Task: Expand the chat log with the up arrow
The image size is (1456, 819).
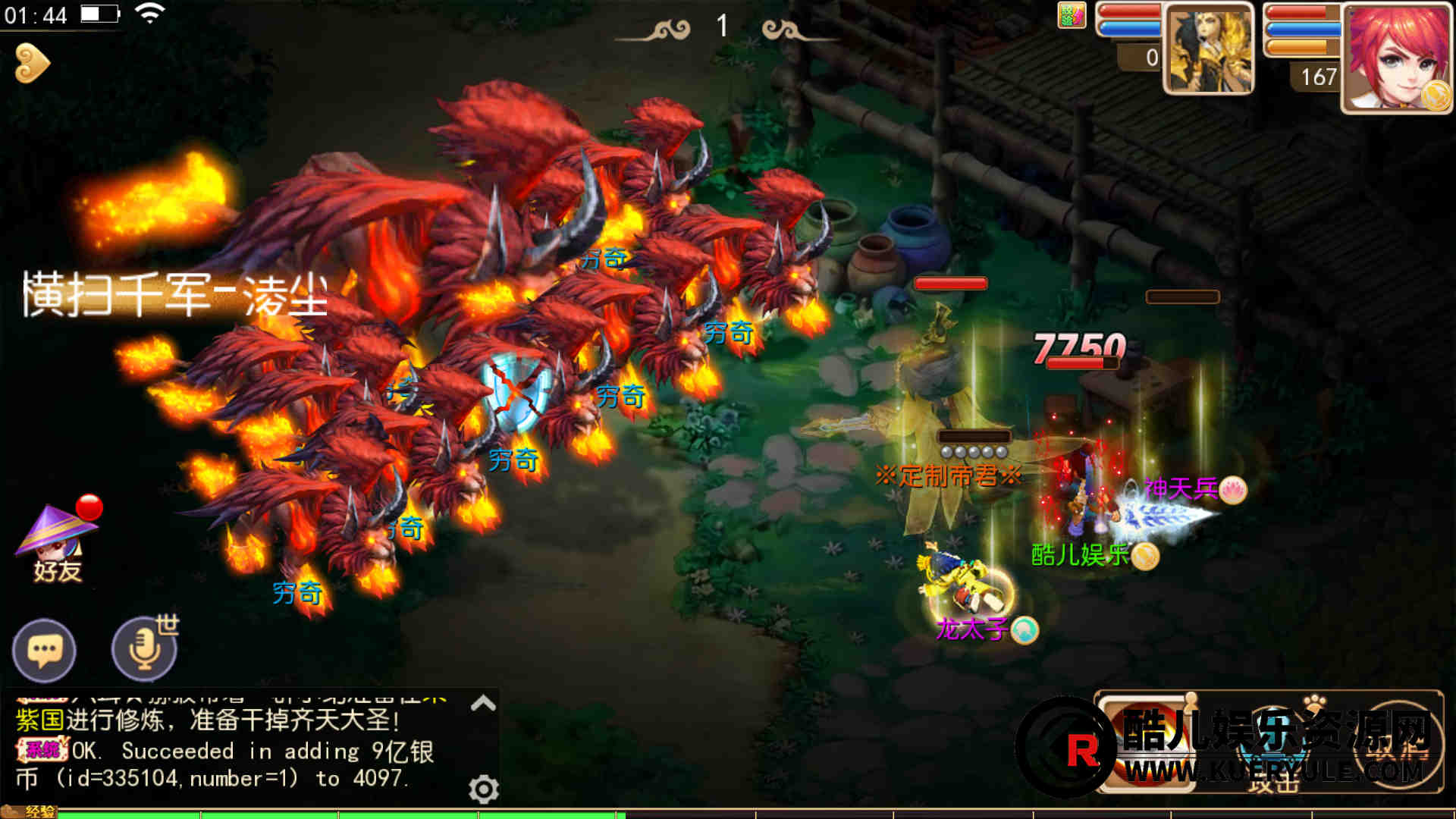Action: pos(483,704)
